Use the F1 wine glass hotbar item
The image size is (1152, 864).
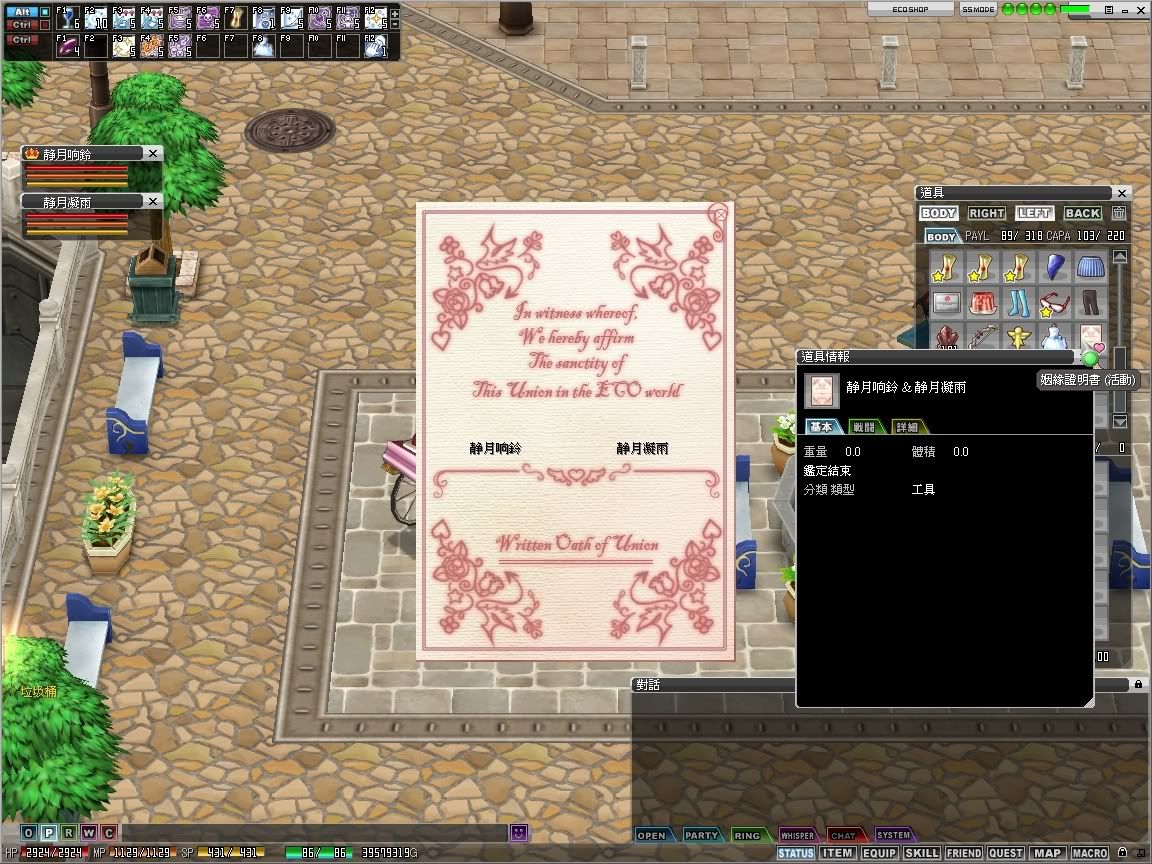click(x=68, y=19)
